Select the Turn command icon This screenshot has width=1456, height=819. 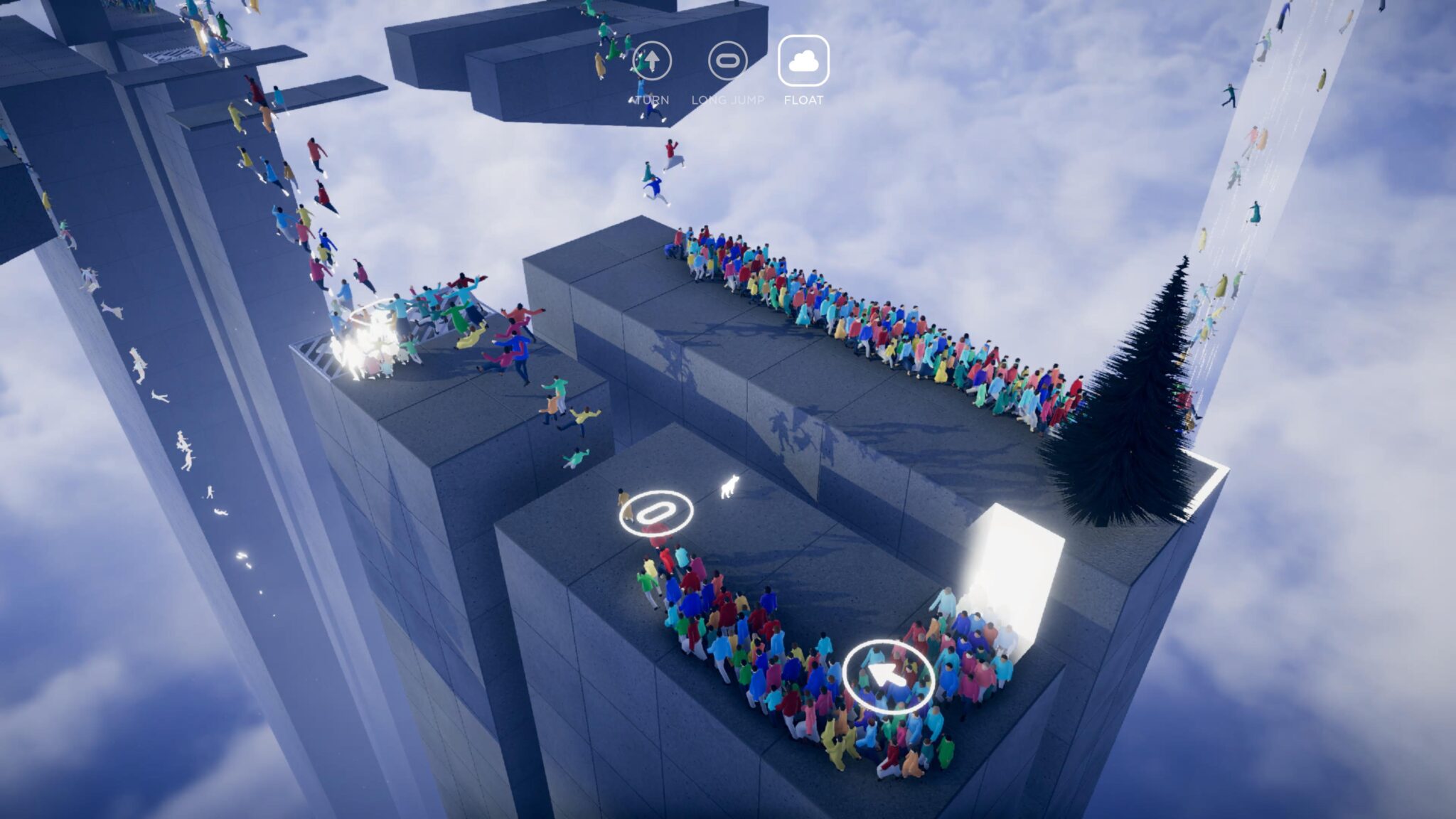tap(651, 61)
